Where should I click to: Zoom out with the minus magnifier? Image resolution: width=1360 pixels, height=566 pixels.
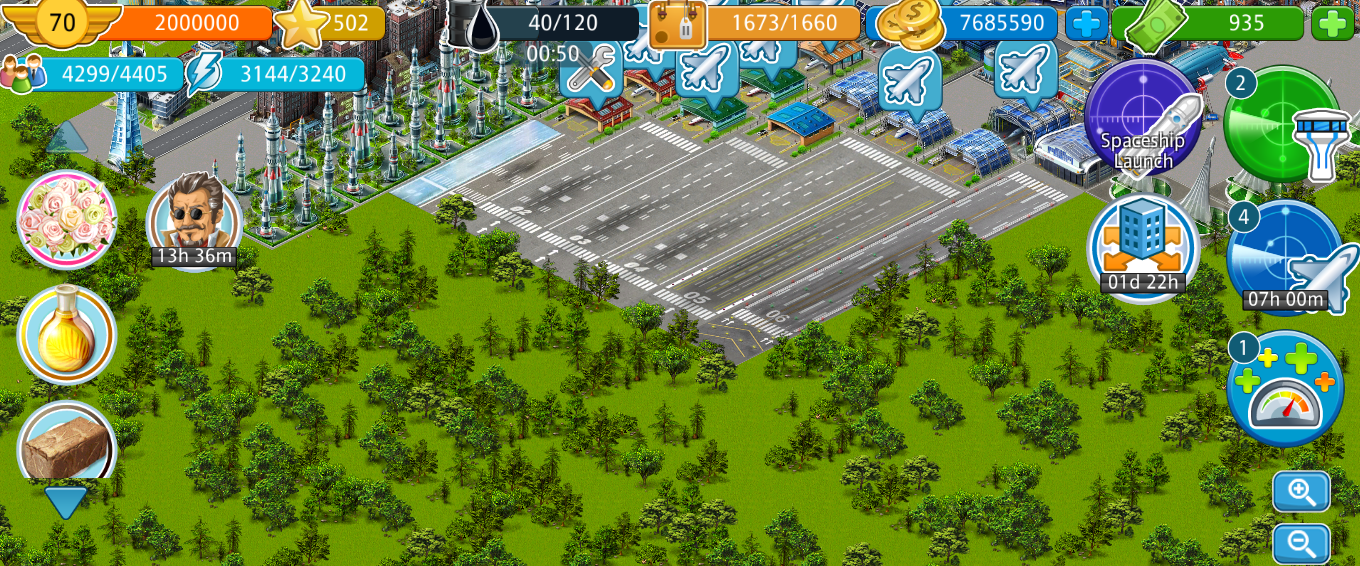tap(1301, 543)
